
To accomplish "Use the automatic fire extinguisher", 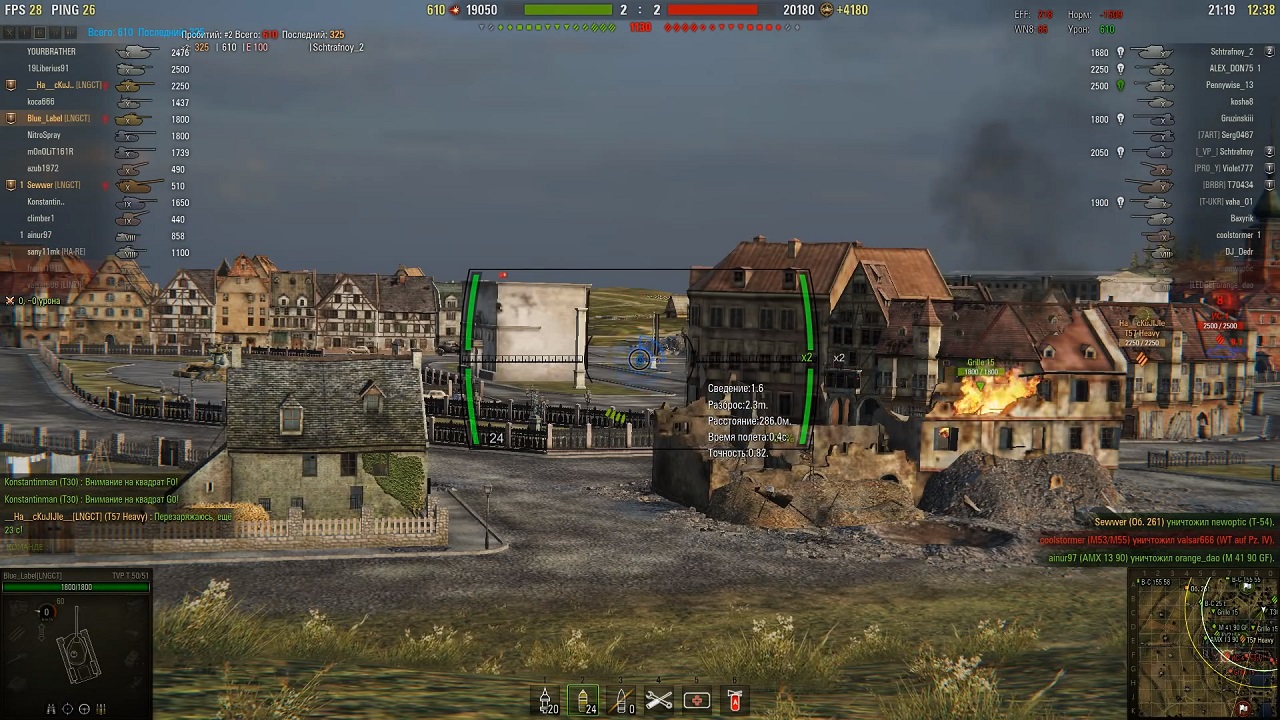I will click(x=735, y=700).
